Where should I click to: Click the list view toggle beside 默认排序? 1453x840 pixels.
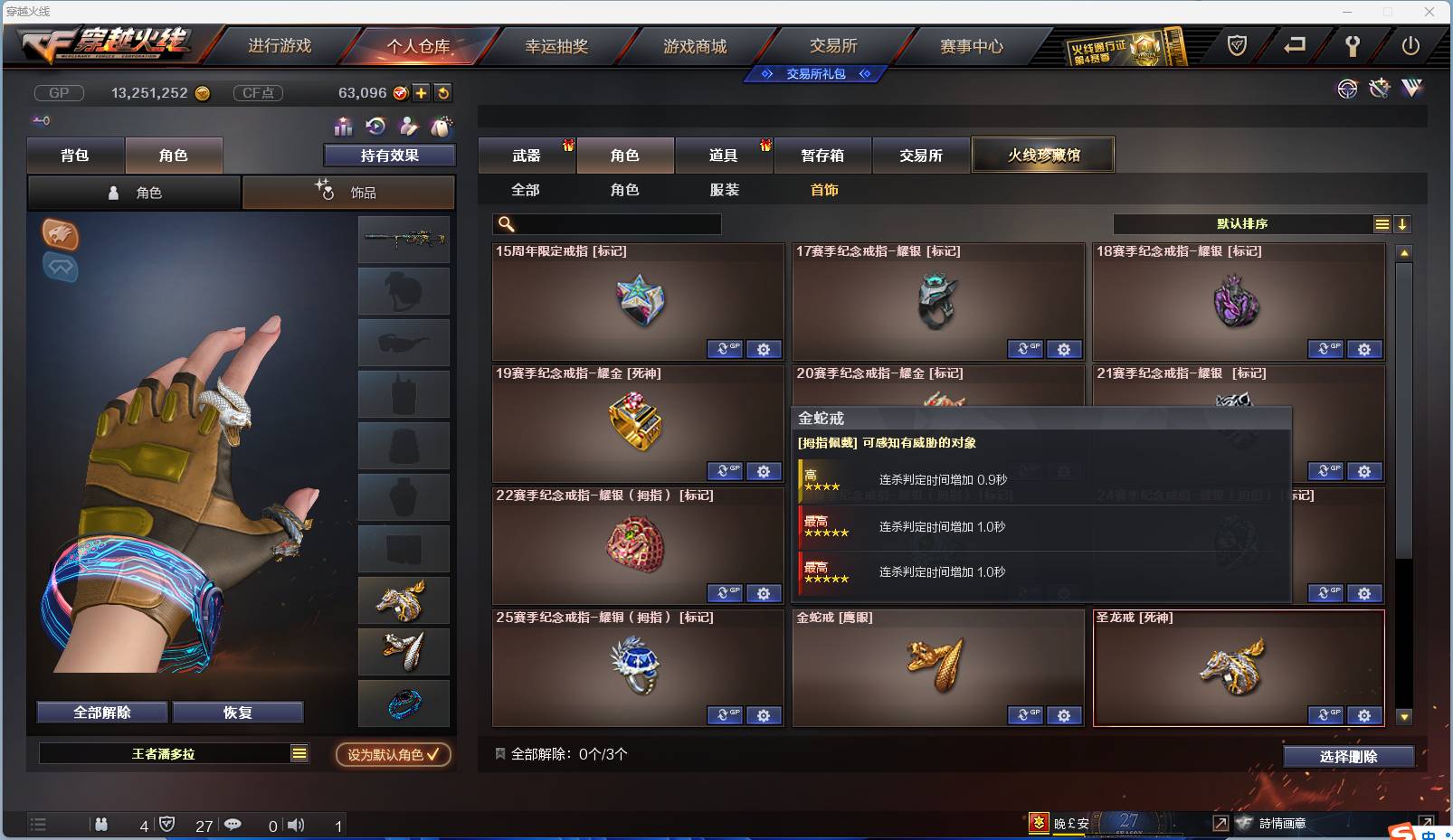(1382, 223)
